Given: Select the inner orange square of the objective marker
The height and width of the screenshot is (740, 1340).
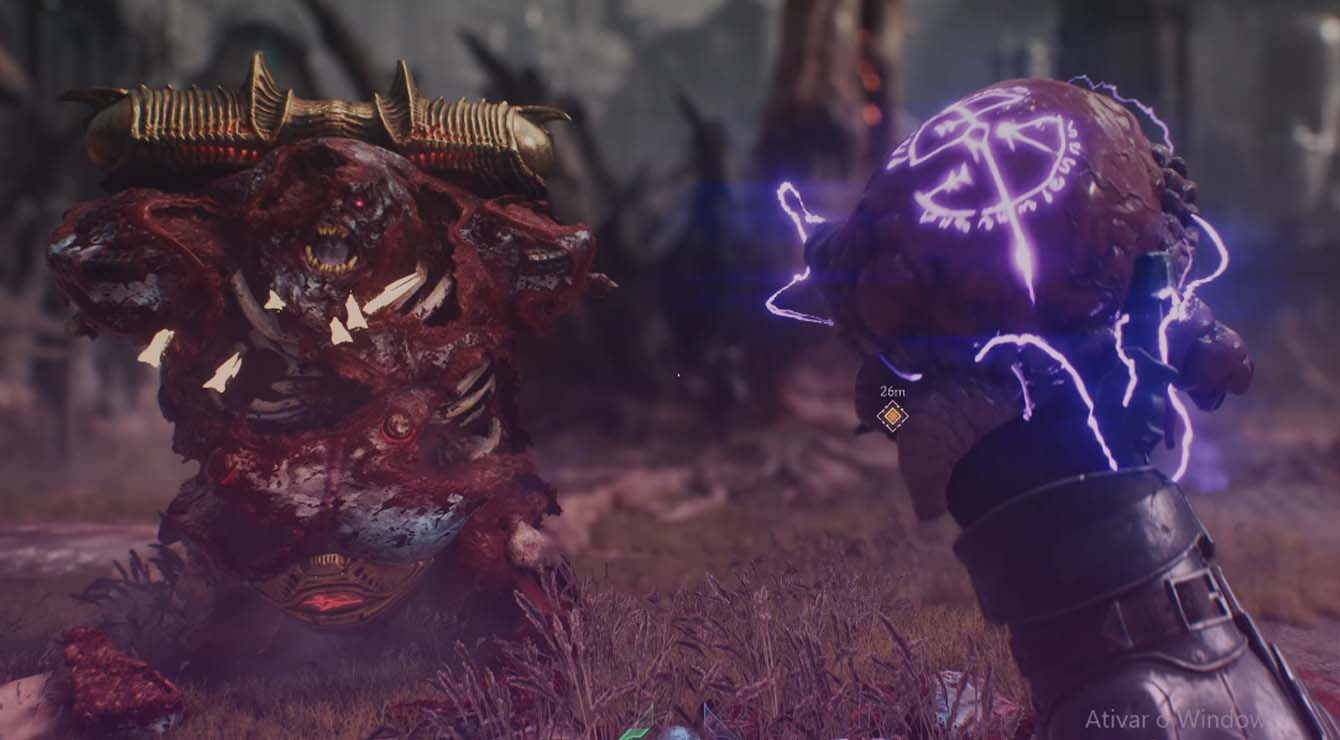Looking at the screenshot, I should click(892, 416).
